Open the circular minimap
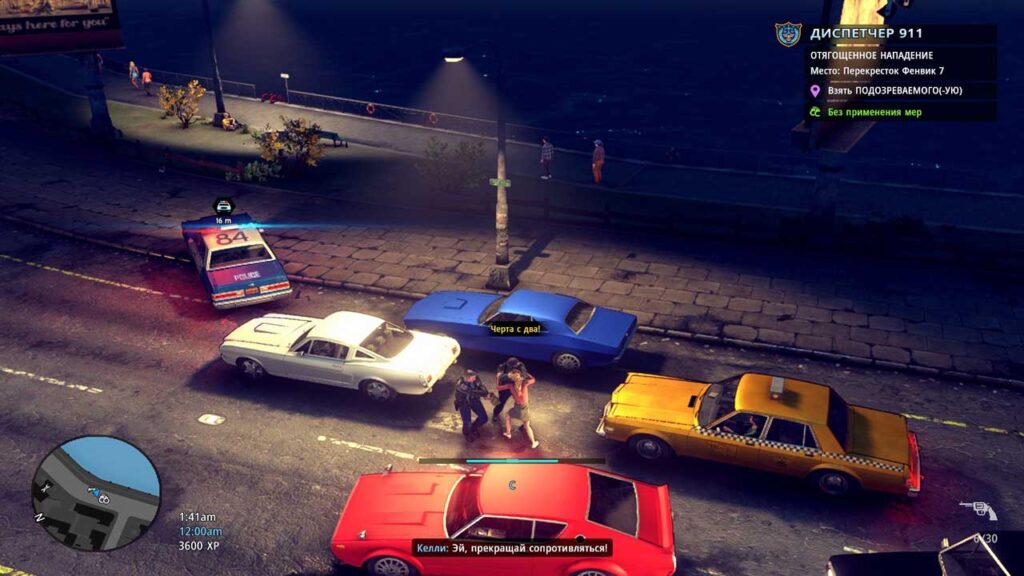The width and height of the screenshot is (1024, 576). pyautogui.click(x=96, y=493)
